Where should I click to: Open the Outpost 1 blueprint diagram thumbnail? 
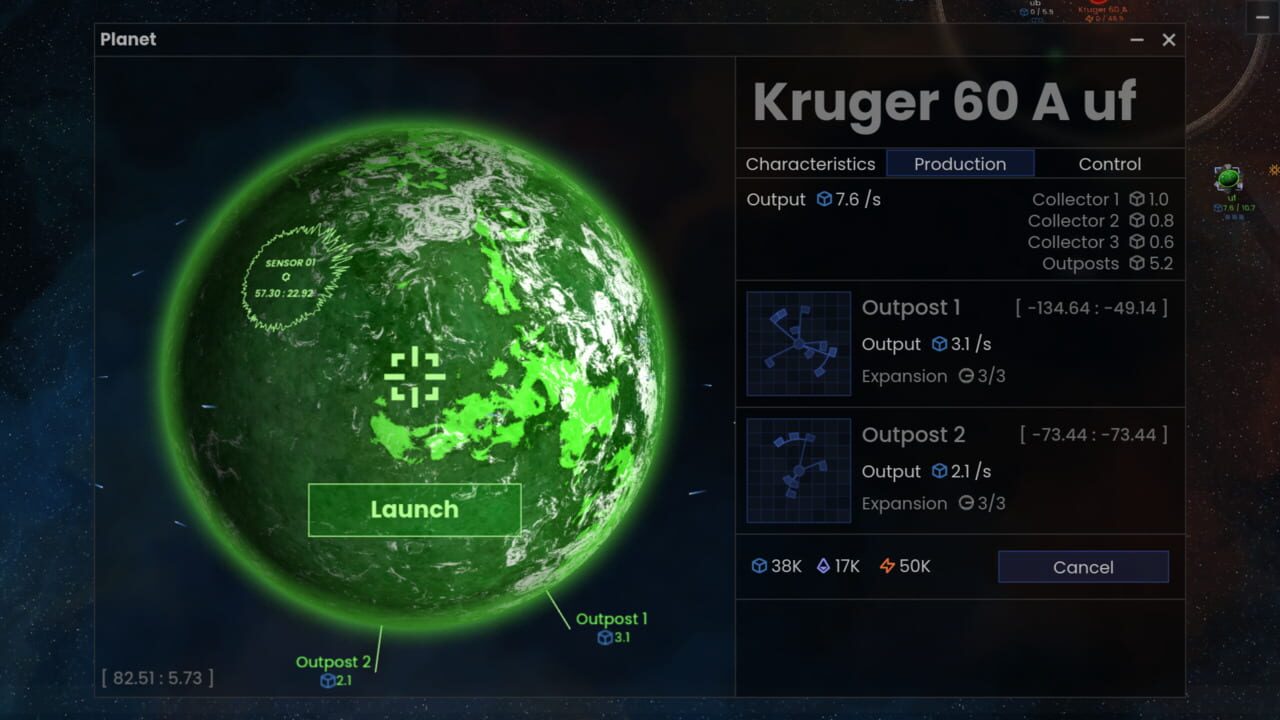click(796, 343)
